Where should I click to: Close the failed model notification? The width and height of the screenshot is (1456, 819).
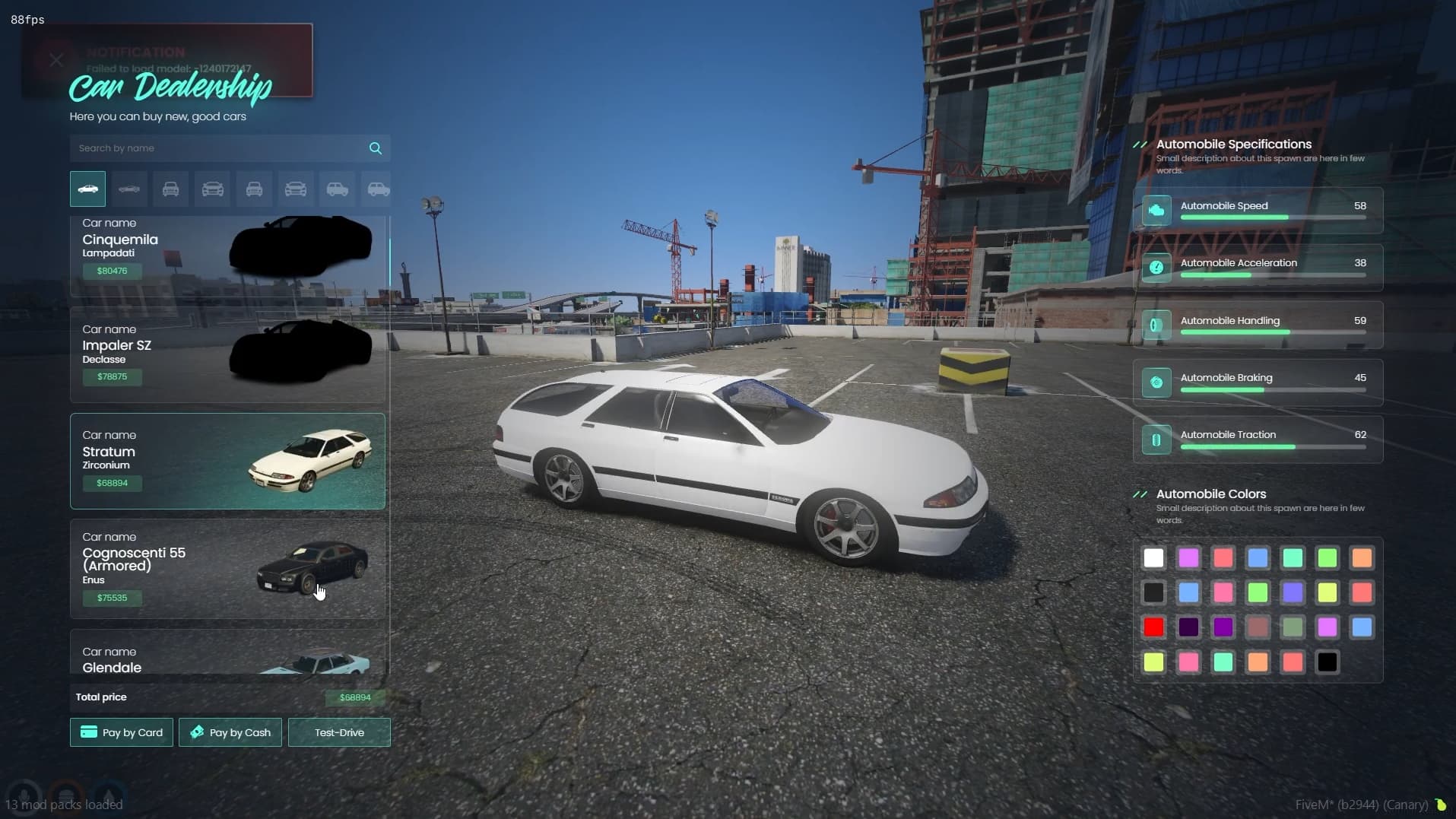click(x=56, y=60)
